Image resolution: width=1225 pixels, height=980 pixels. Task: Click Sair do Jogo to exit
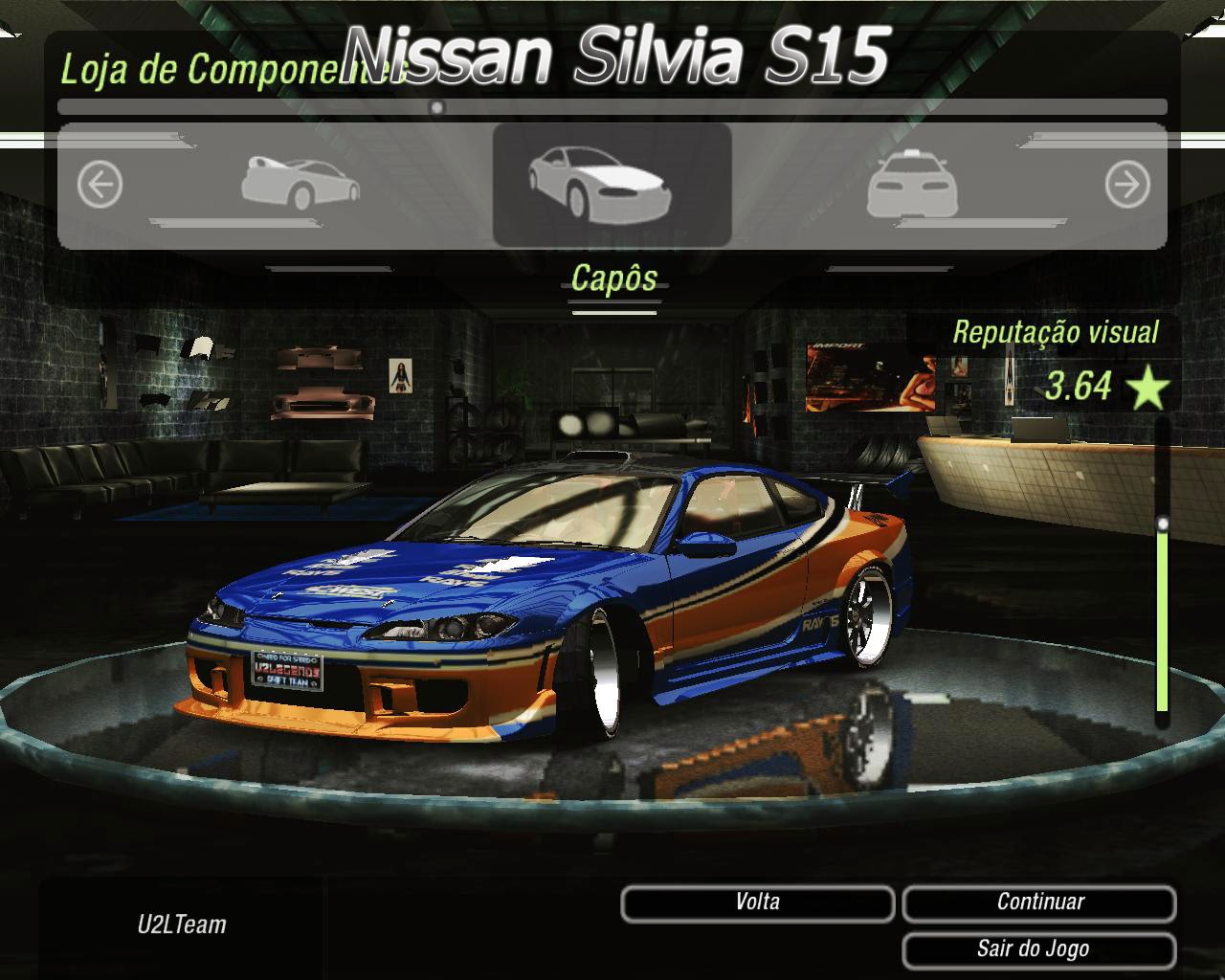pos(1039,948)
